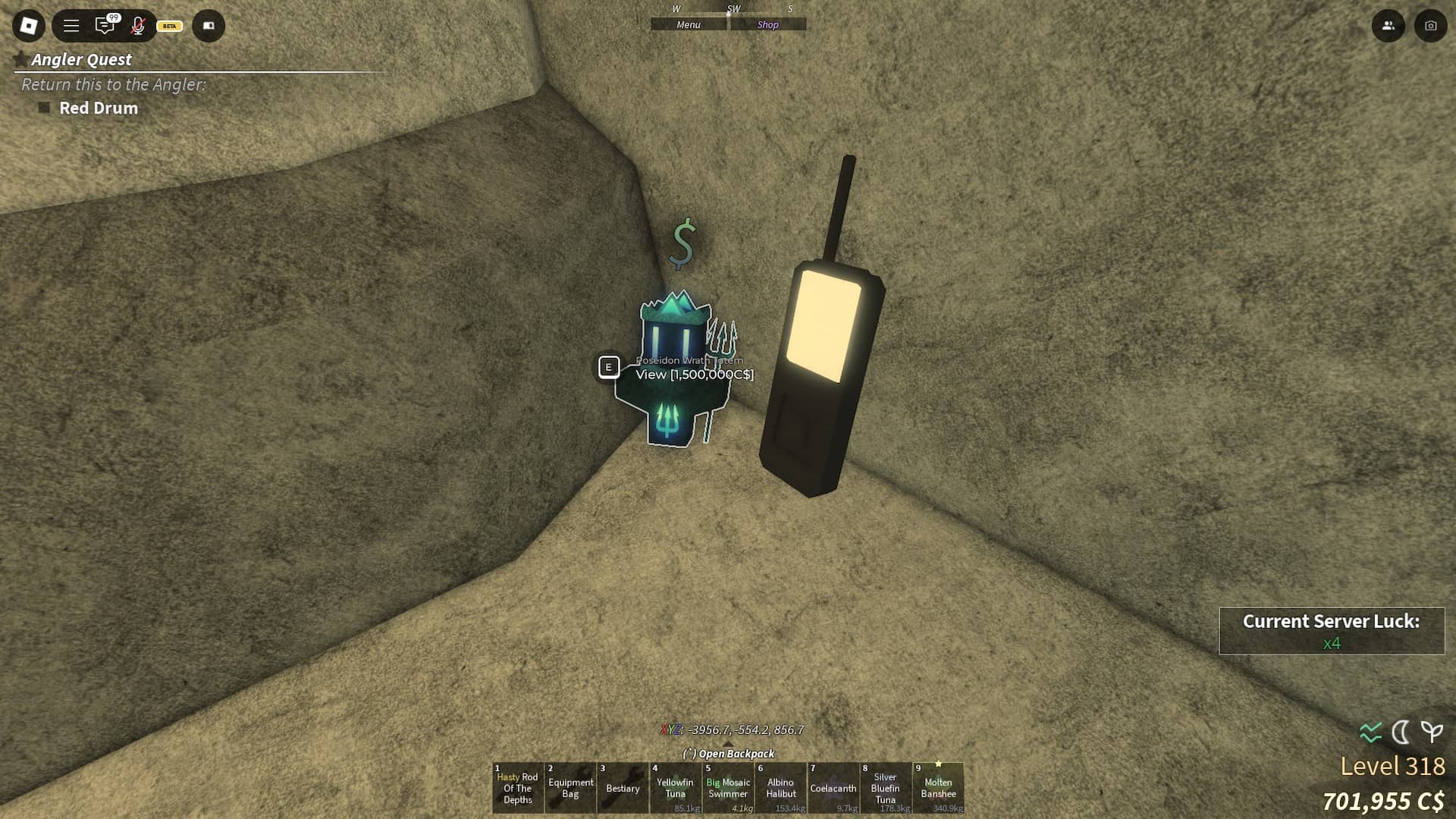This screenshot has height=819, width=1456.
Task: Choose the Coelacanth hotbar slot
Action: (x=833, y=788)
